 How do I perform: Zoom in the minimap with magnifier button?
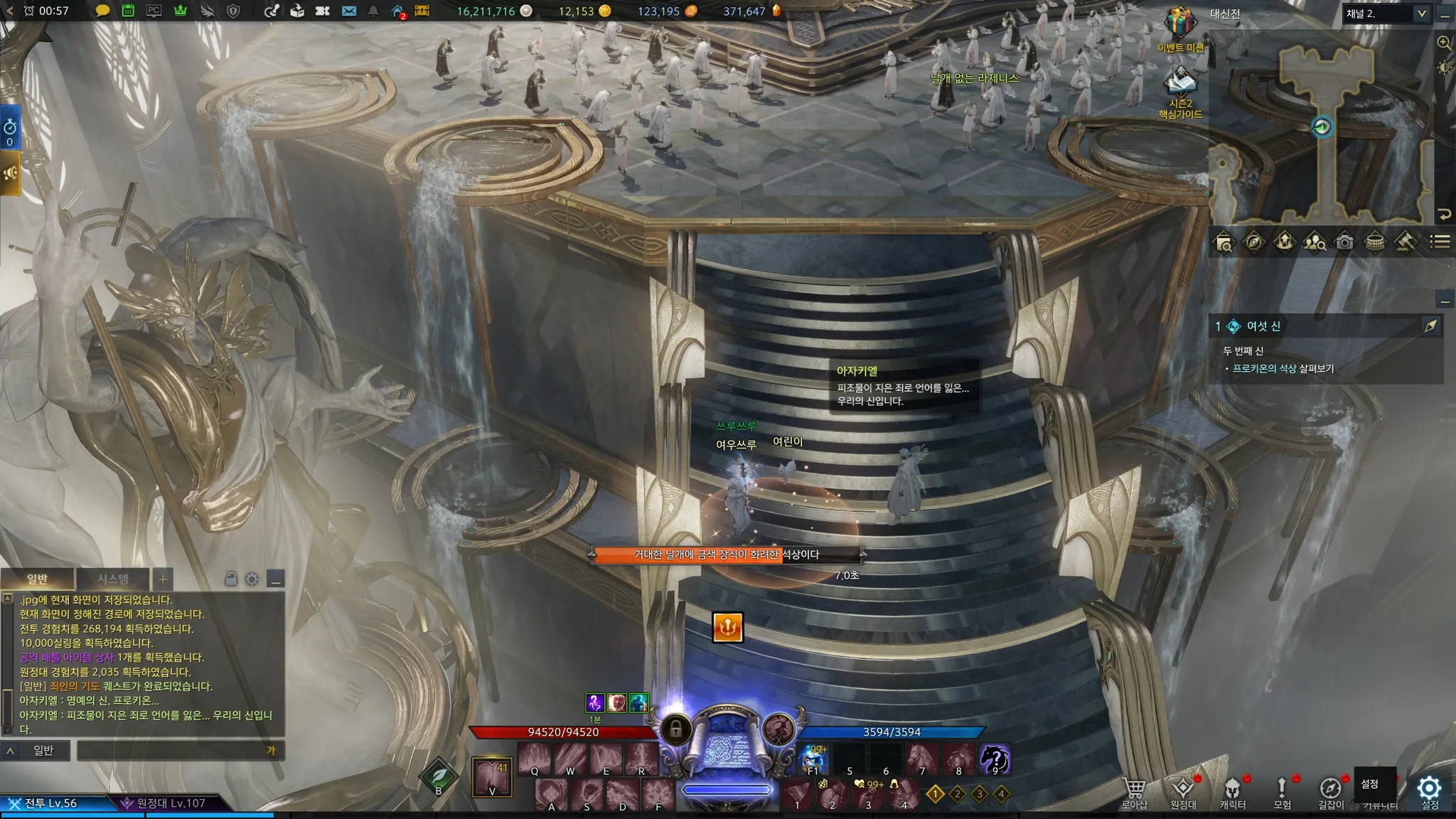(x=1444, y=43)
